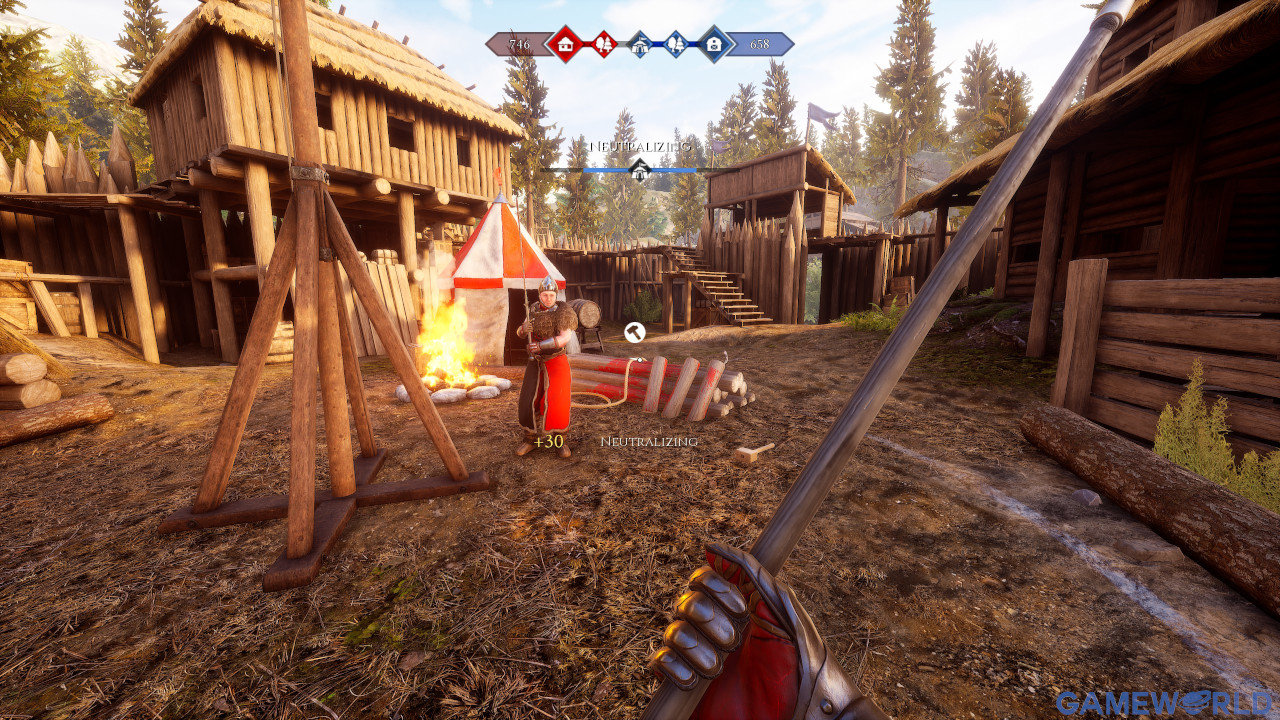
Task: Toggle the red team ticket banner showing 746
Action: pyautogui.click(x=520, y=44)
